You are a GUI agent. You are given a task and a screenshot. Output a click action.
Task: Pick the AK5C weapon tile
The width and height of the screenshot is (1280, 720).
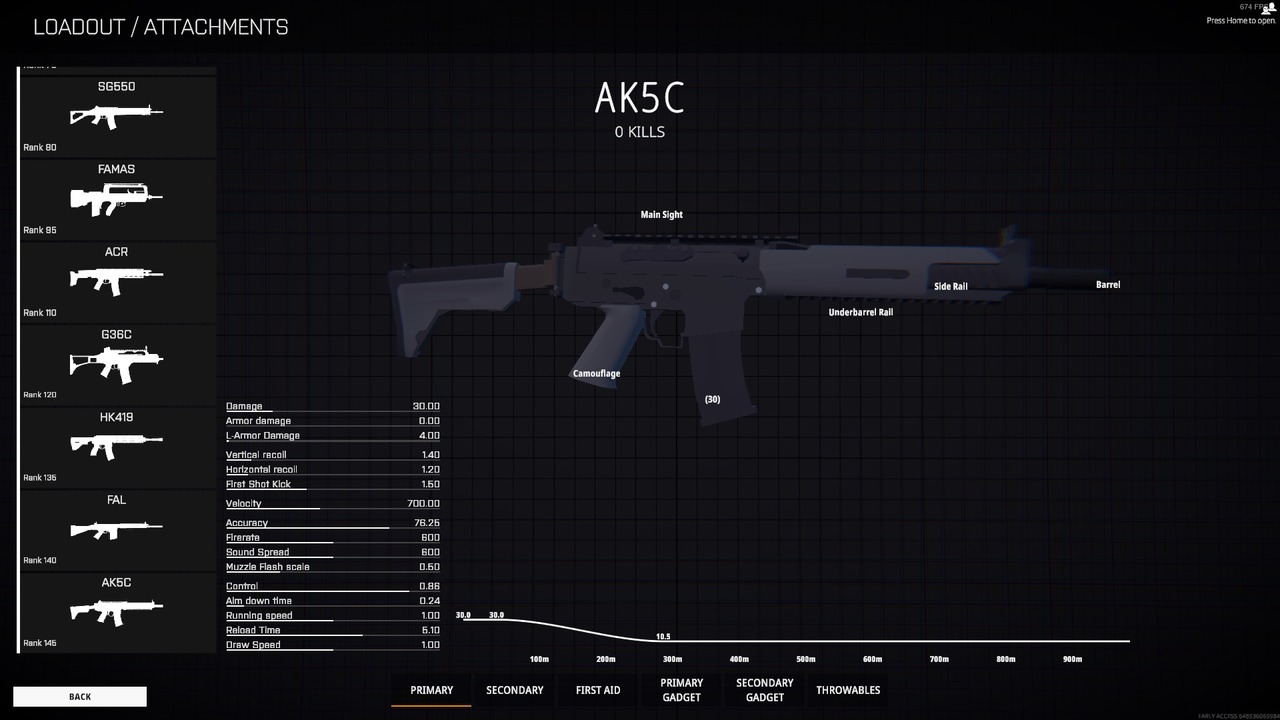click(117, 612)
